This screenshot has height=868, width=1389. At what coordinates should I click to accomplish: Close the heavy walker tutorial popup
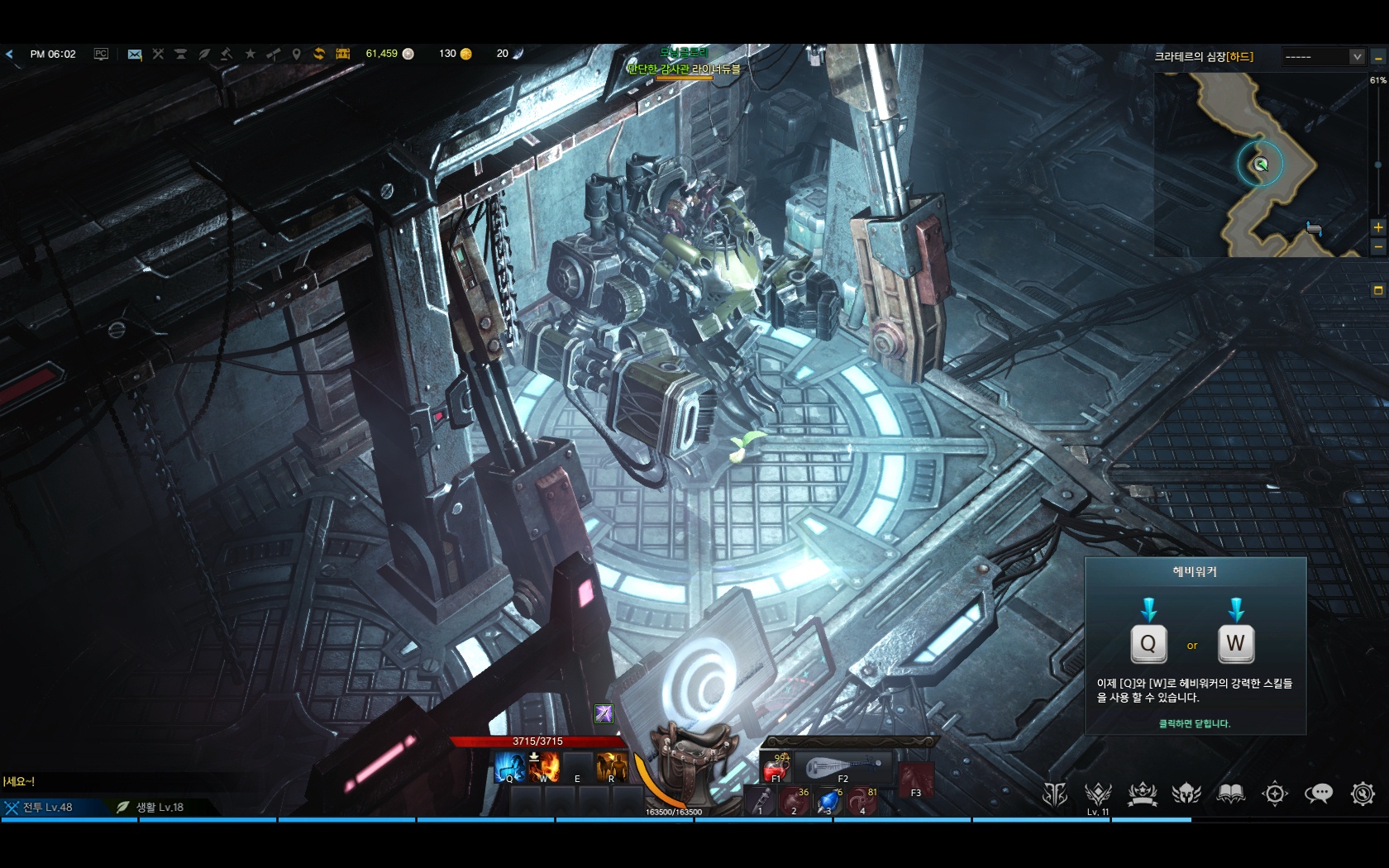click(1194, 723)
